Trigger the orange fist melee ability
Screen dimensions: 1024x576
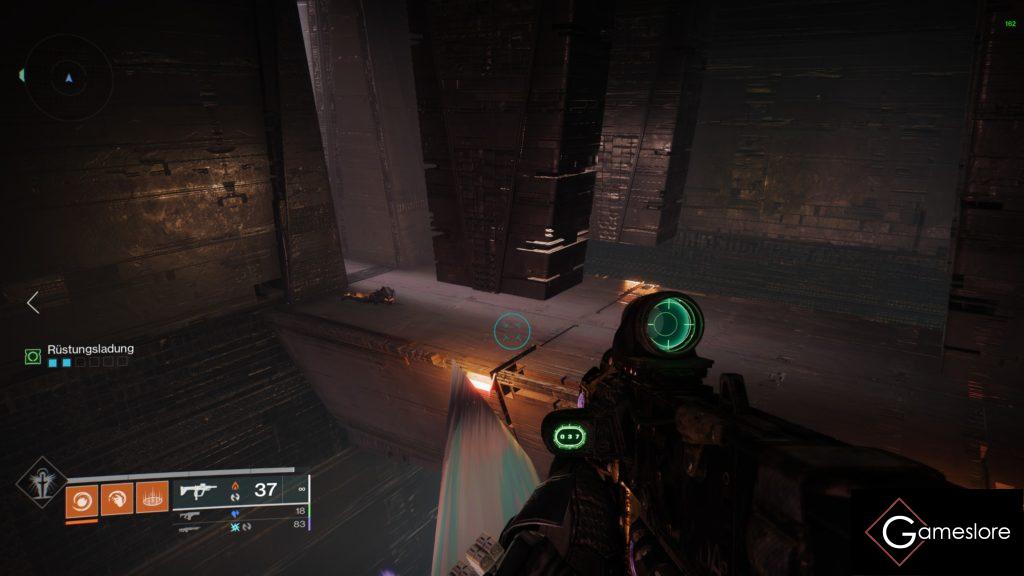117,497
